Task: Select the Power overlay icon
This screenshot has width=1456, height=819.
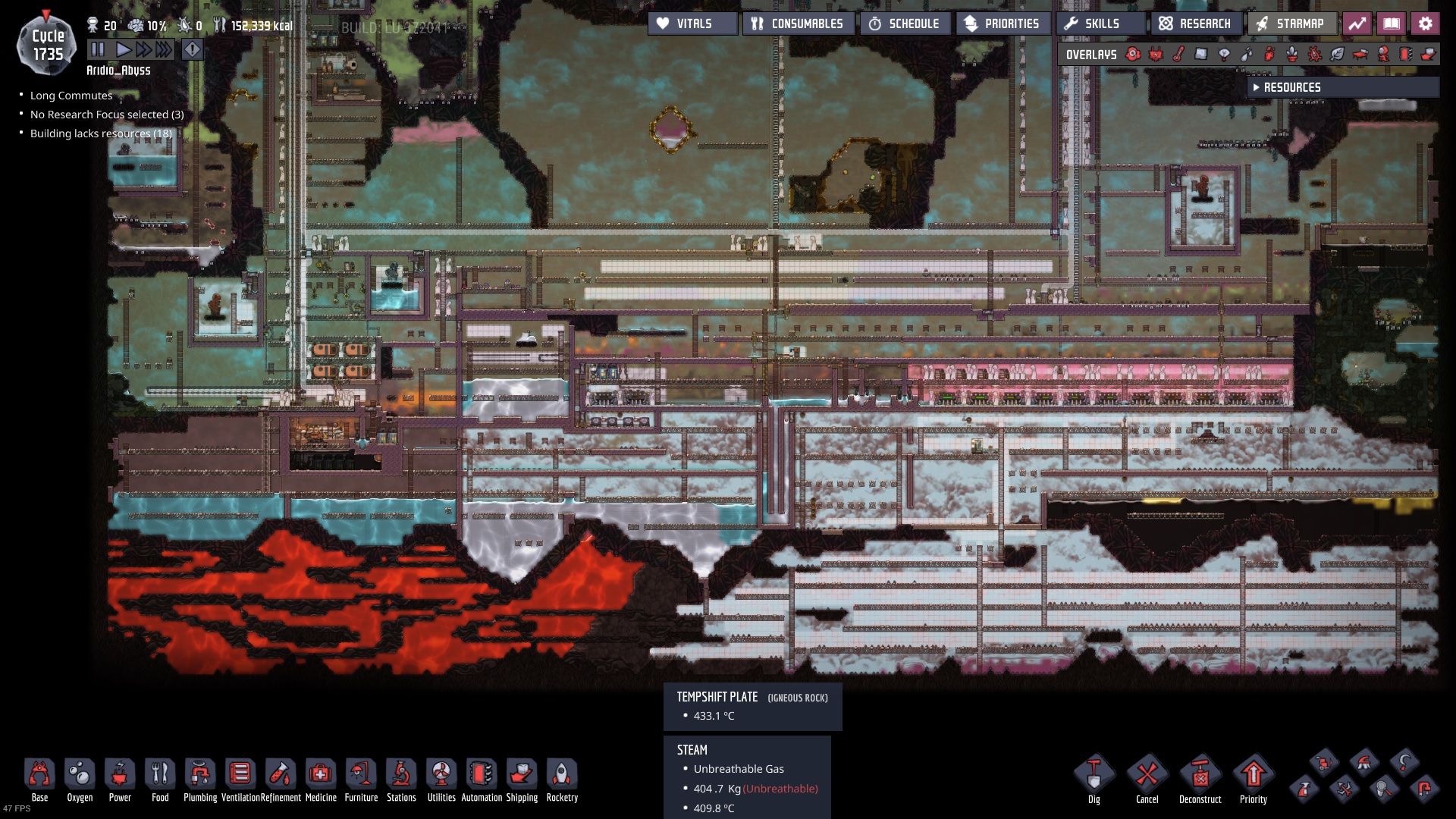Action: (1156, 54)
